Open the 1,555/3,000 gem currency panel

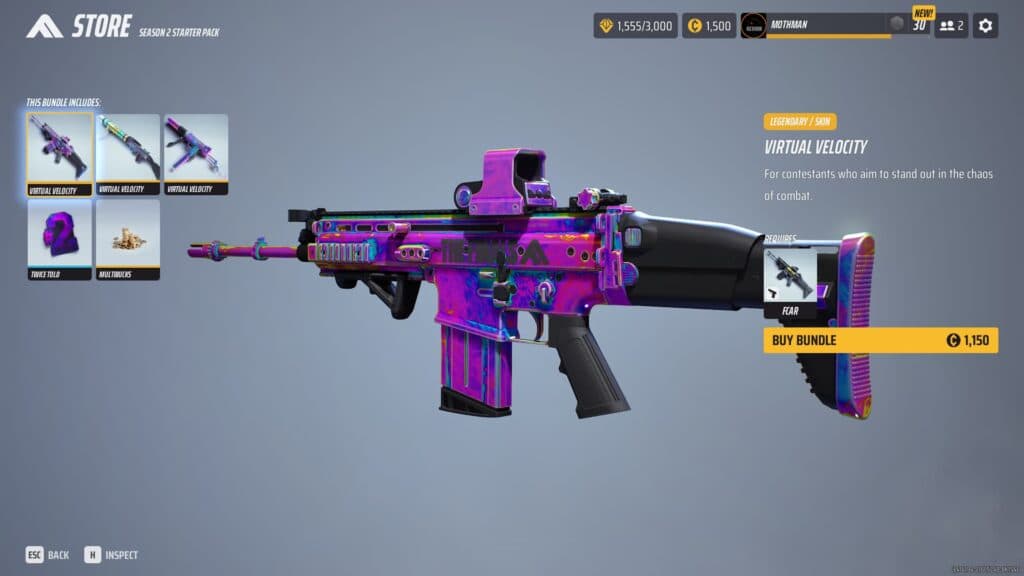point(635,25)
